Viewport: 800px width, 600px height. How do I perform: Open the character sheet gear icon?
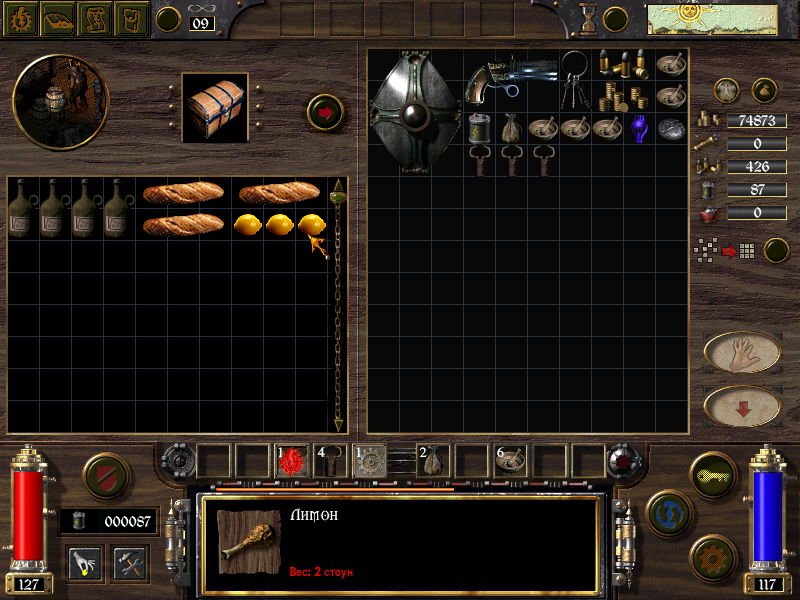point(20,18)
